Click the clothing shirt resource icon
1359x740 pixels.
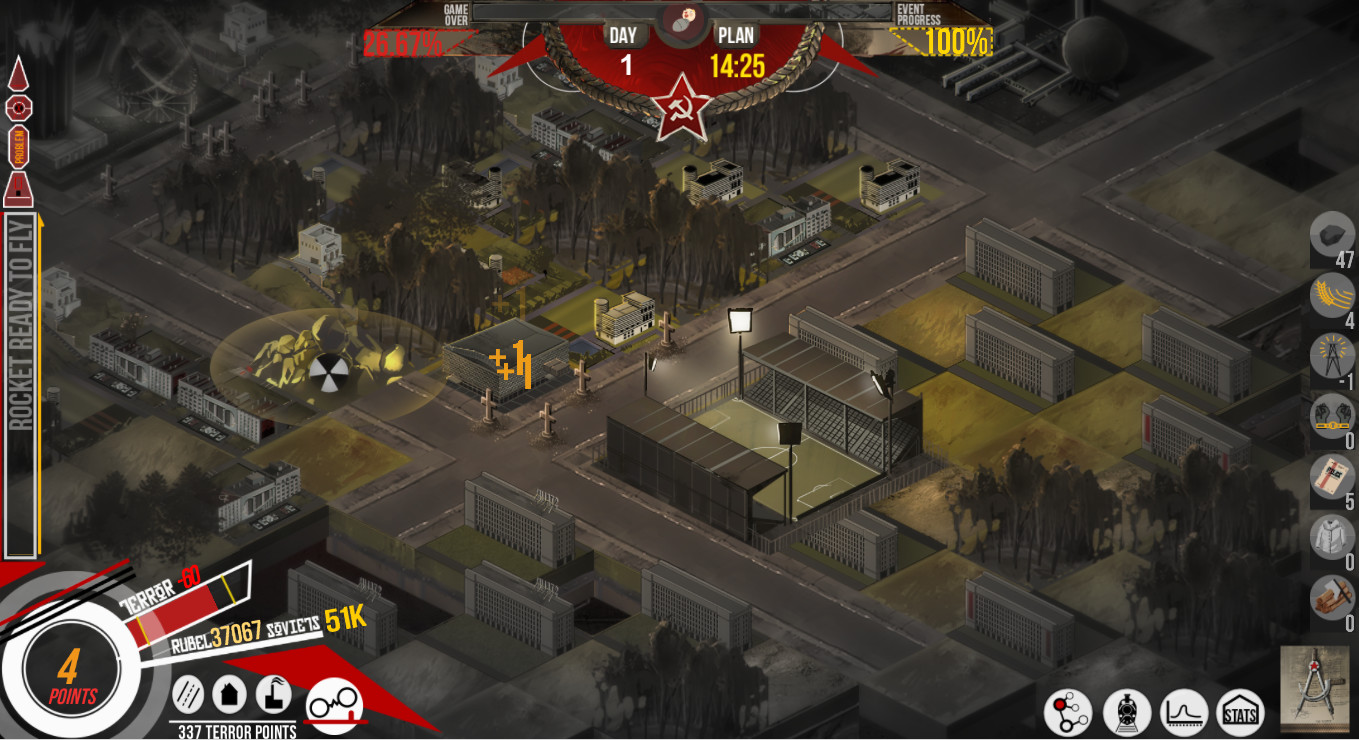1331,538
